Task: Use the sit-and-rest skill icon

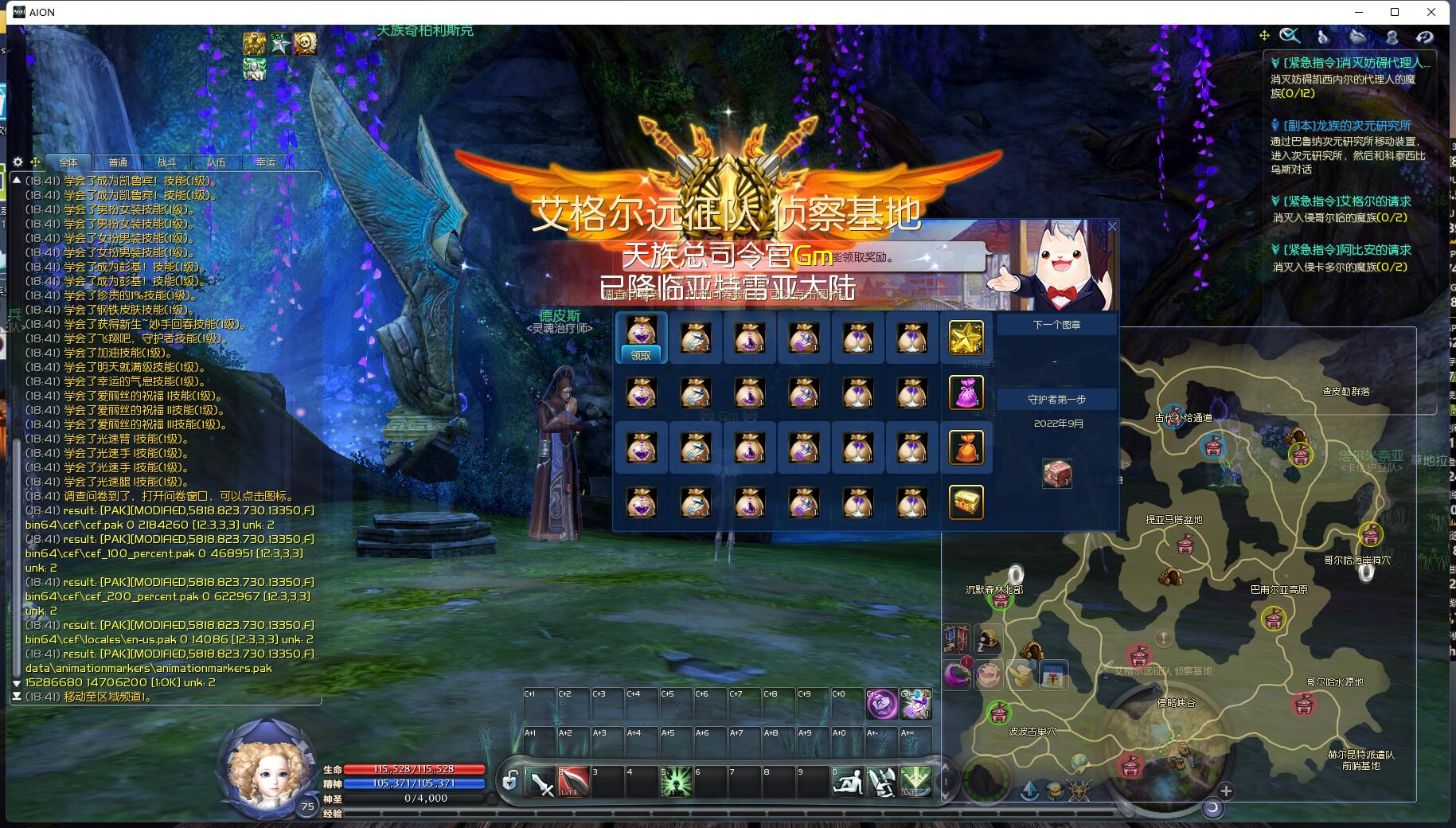Action: (x=847, y=783)
